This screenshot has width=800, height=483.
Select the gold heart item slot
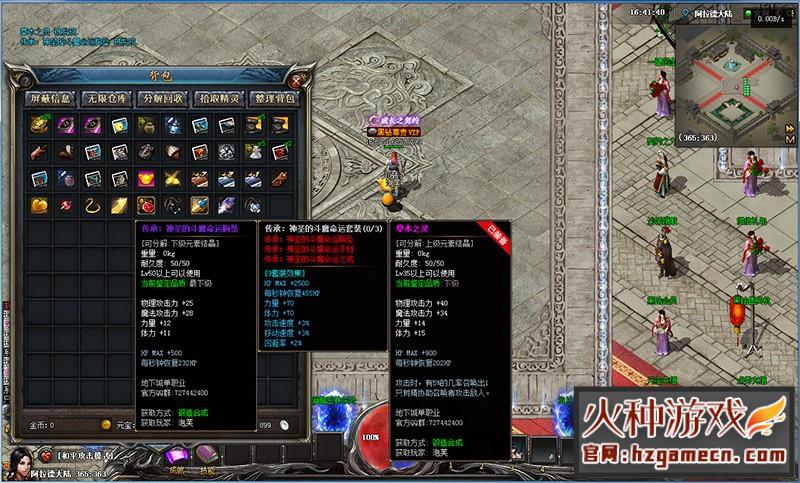[x=40, y=205]
